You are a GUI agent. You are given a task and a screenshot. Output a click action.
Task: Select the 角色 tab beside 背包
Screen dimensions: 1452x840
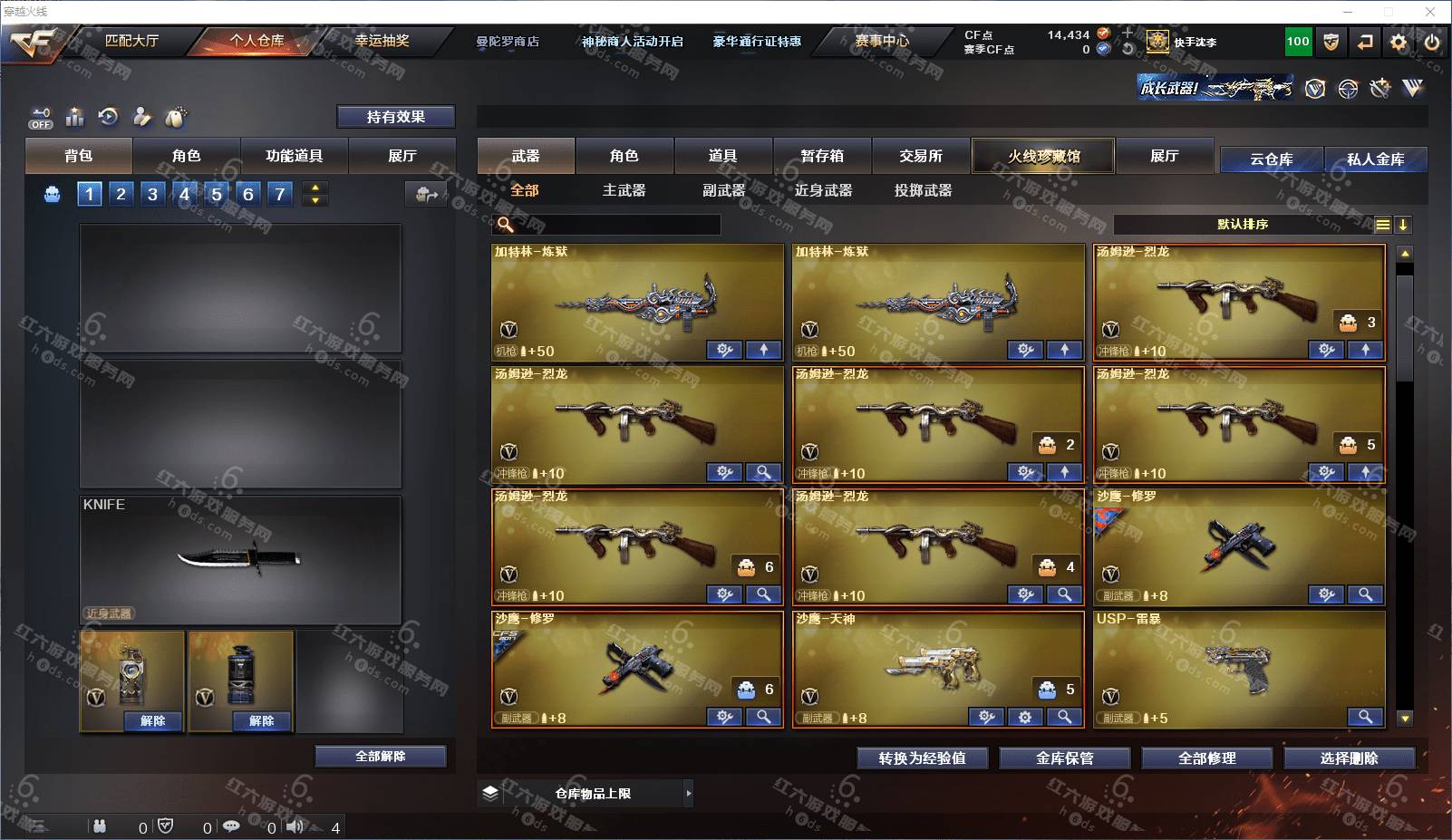tap(186, 156)
